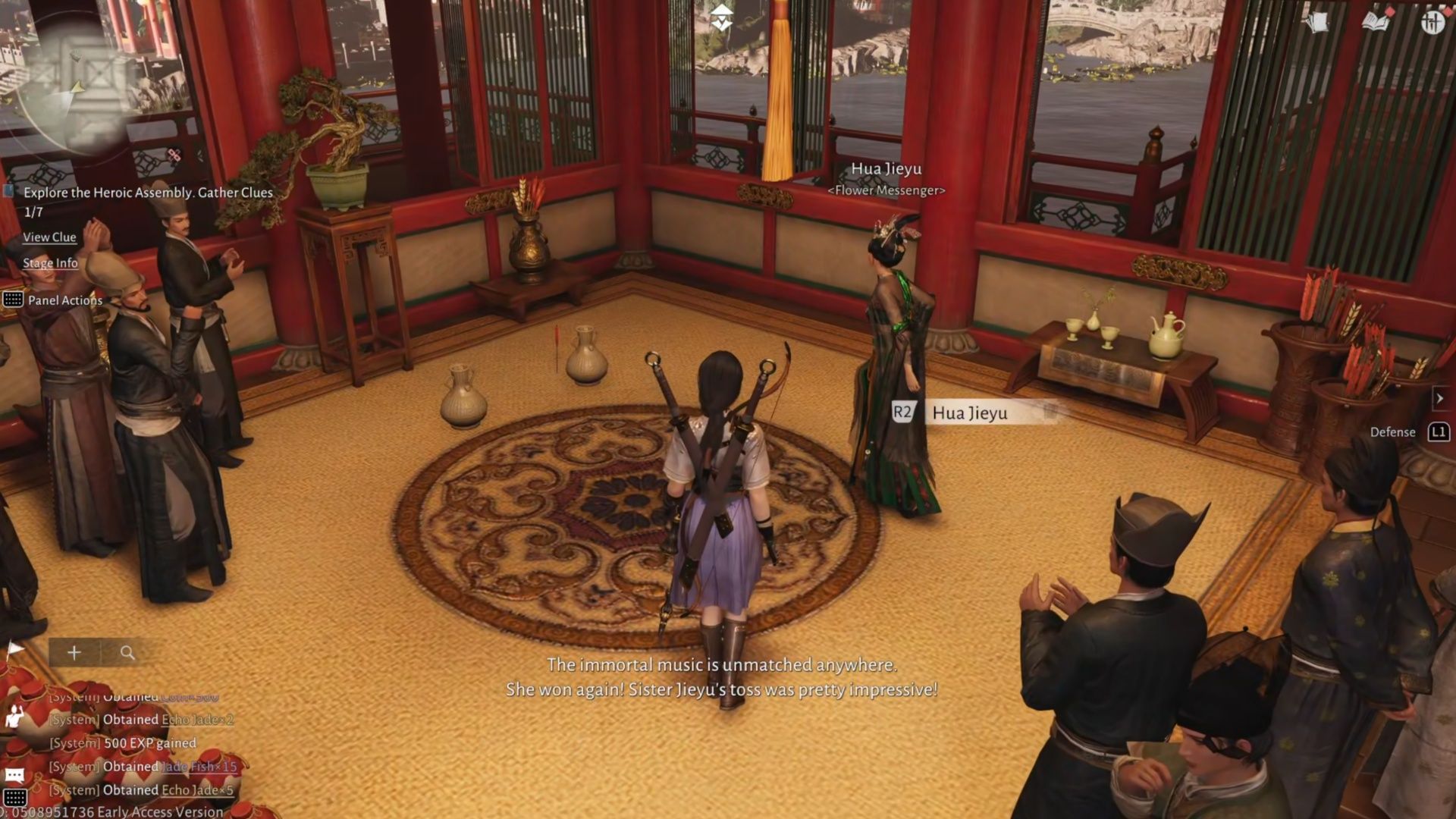Click the Jade Fish×15 item link in chat
This screenshot has height=819, width=1456.
[x=197, y=767]
